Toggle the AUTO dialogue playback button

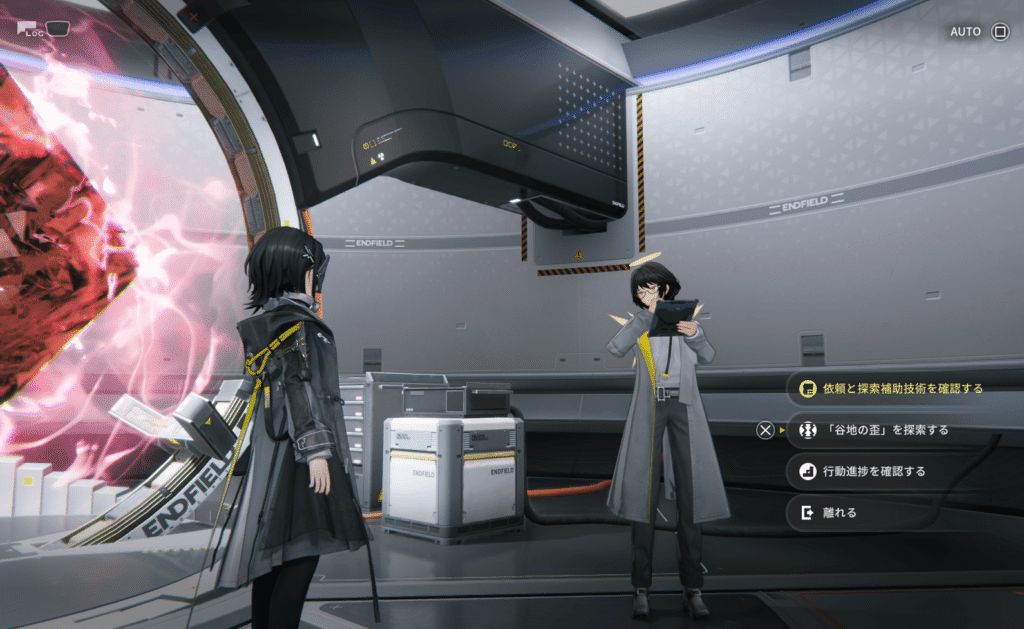(x=978, y=31)
